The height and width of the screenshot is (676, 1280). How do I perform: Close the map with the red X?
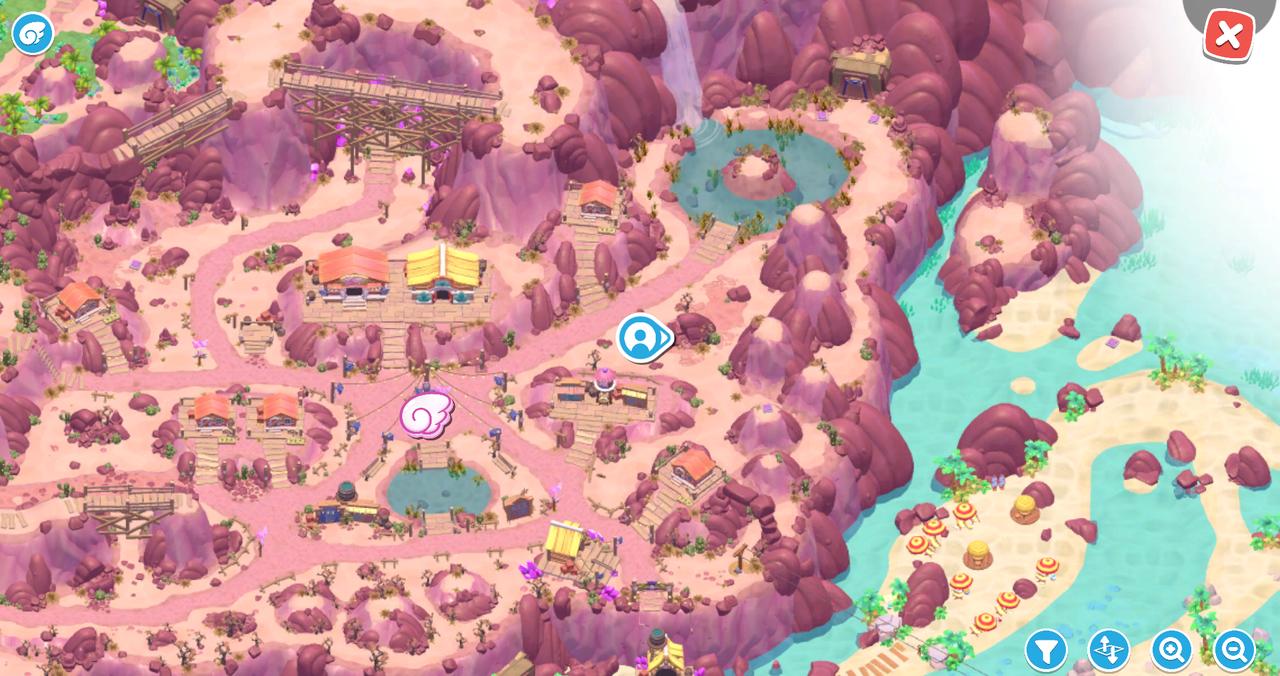click(x=1228, y=36)
